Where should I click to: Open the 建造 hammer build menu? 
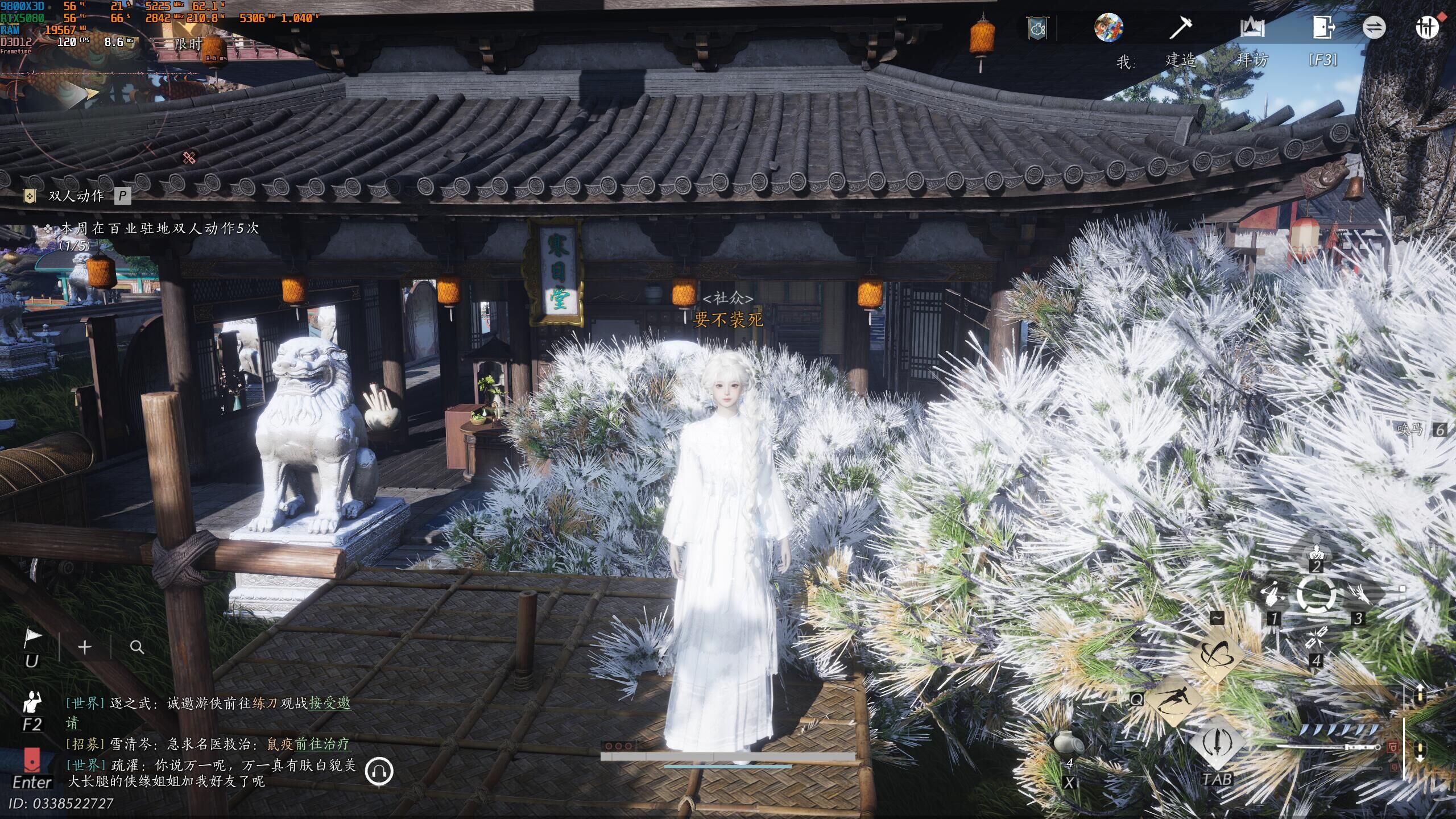(x=1180, y=28)
